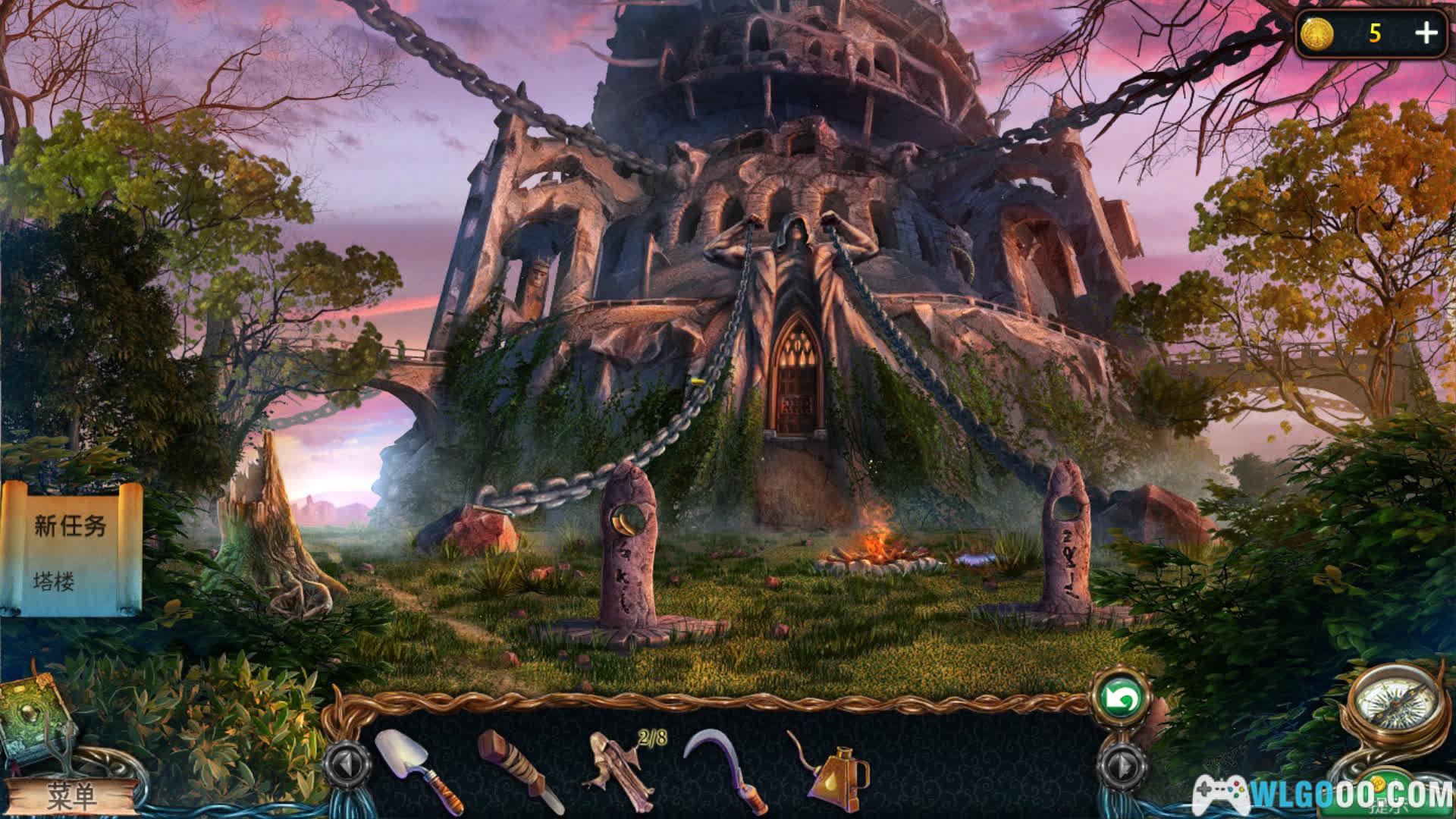Open the 新任务 task scroll

pyautogui.click(x=72, y=550)
